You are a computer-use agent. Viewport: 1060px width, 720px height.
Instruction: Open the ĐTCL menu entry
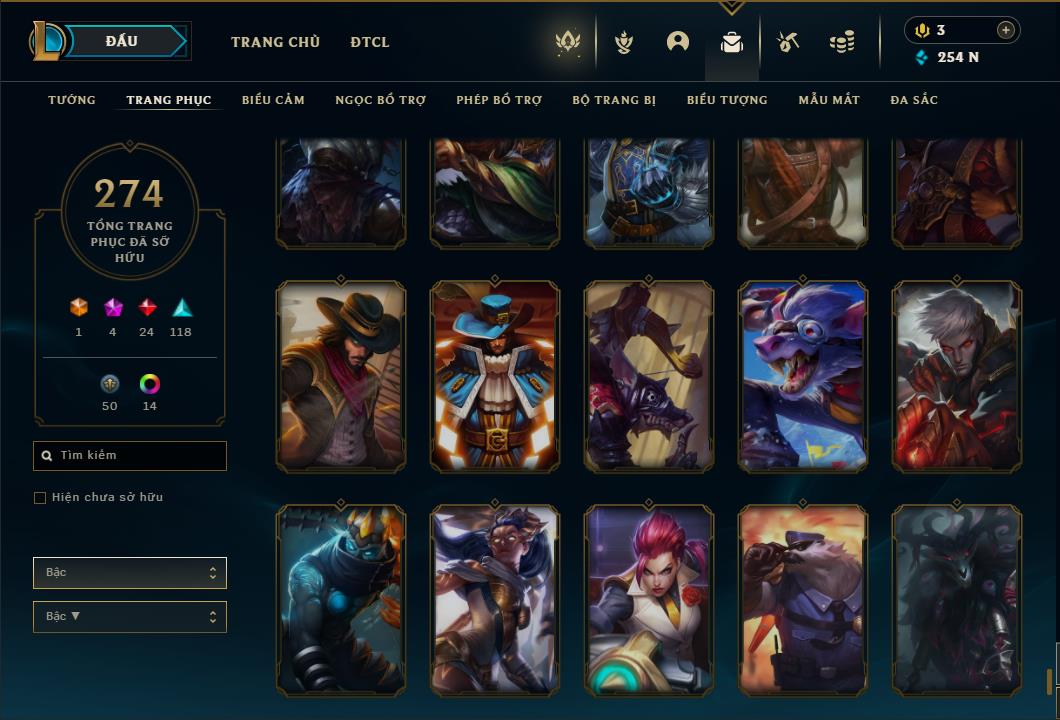(370, 42)
